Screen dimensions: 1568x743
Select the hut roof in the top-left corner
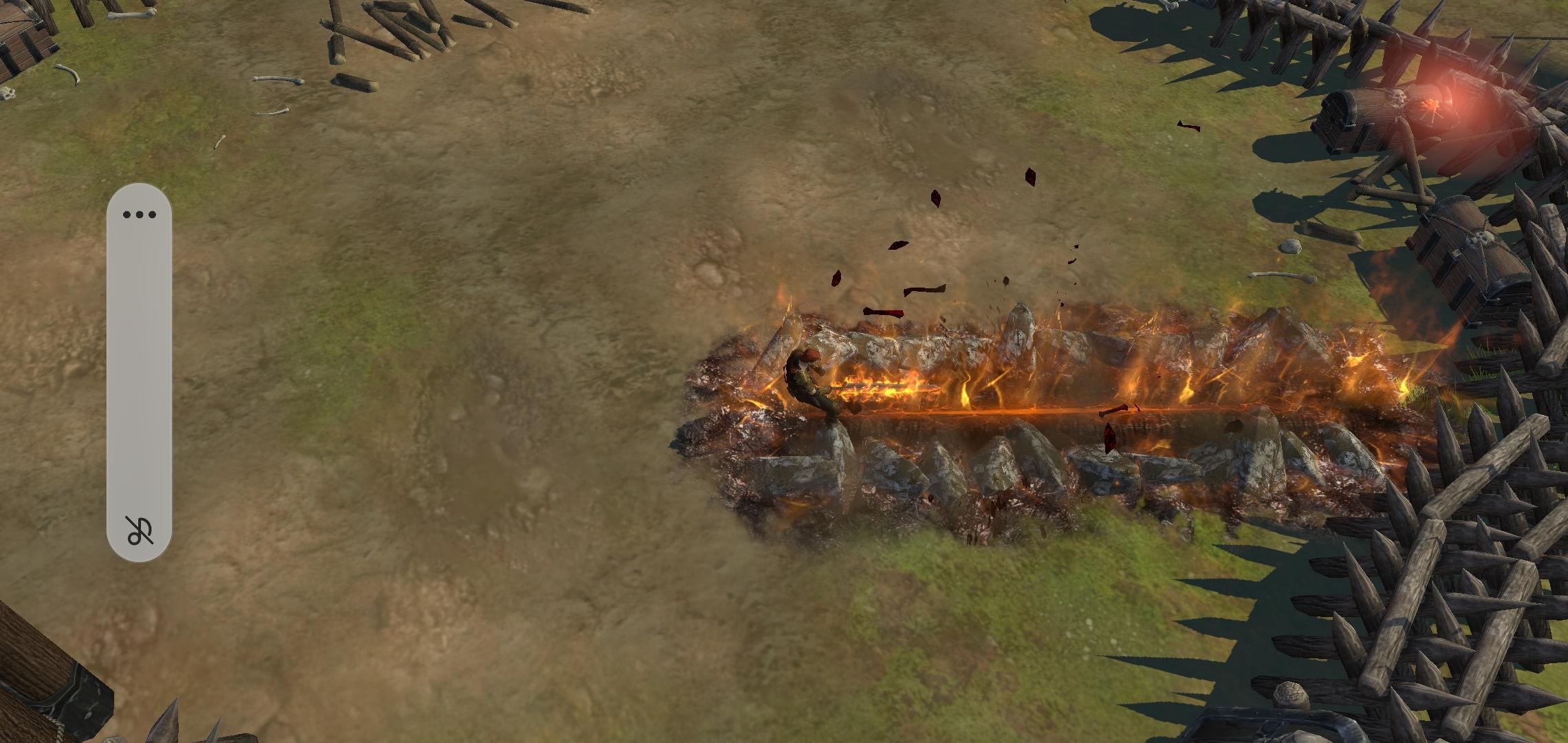17,34
